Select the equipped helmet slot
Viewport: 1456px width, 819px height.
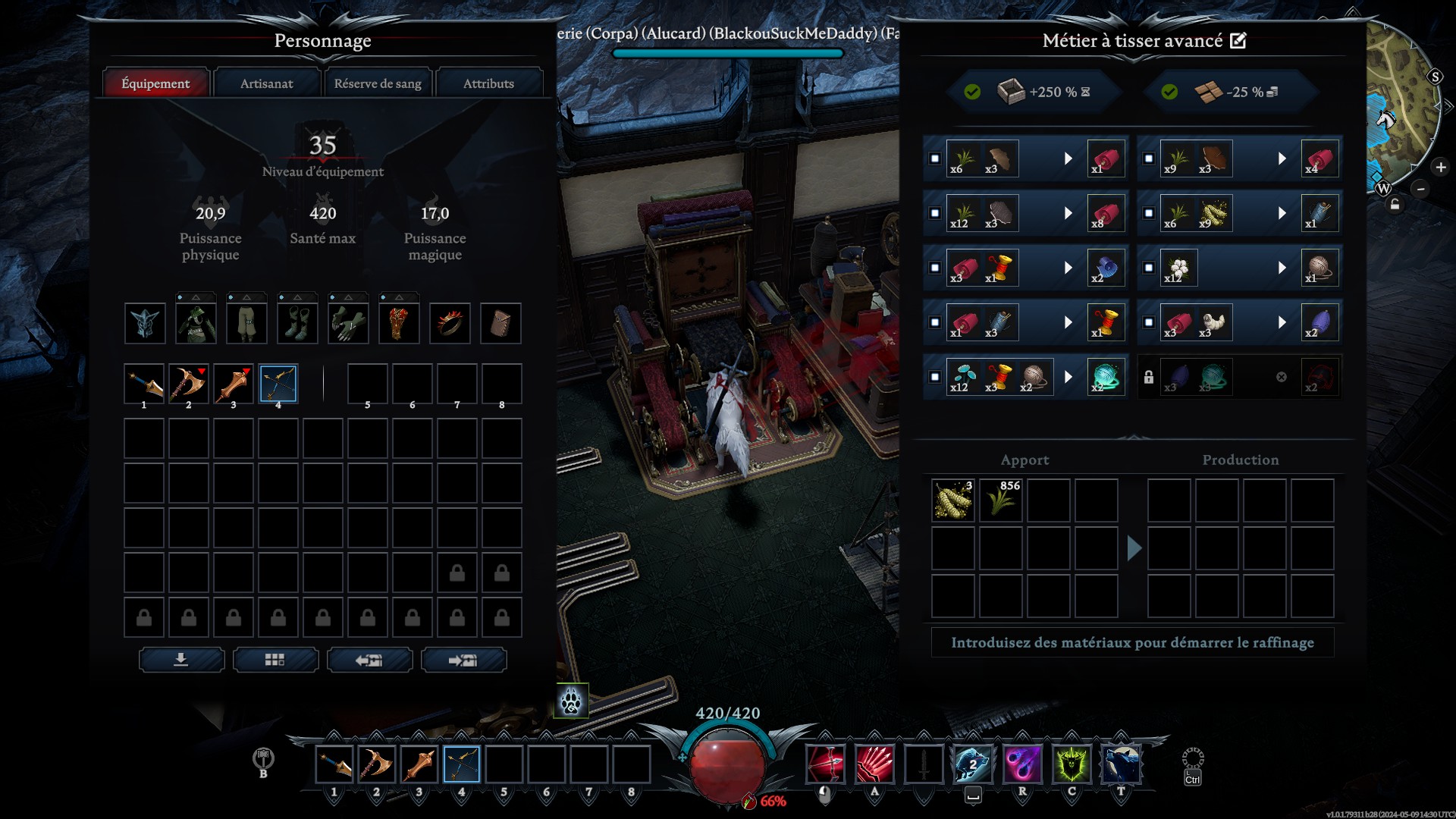click(x=145, y=324)
